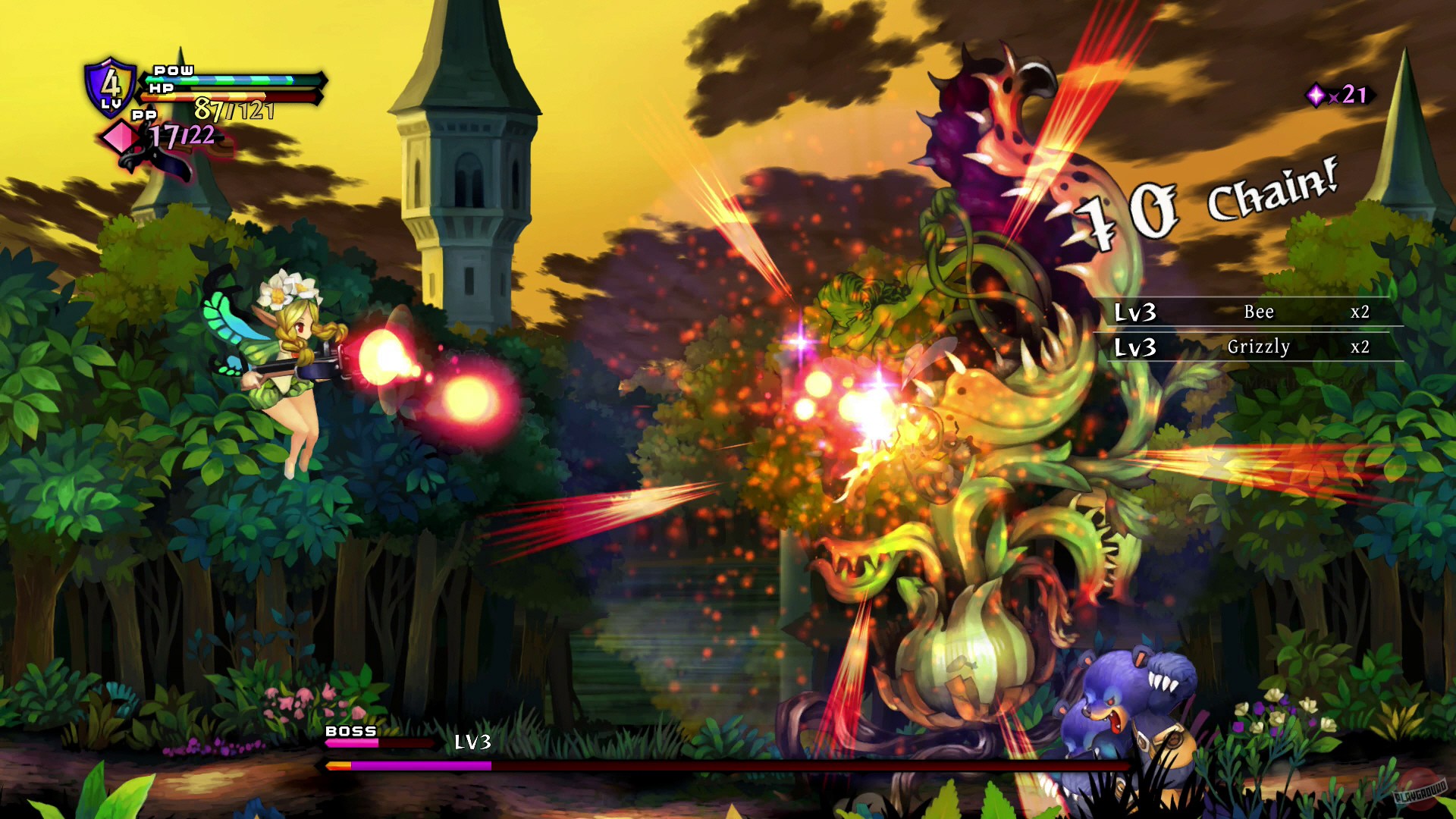Click the HP label on the health bar

[161, 89]
